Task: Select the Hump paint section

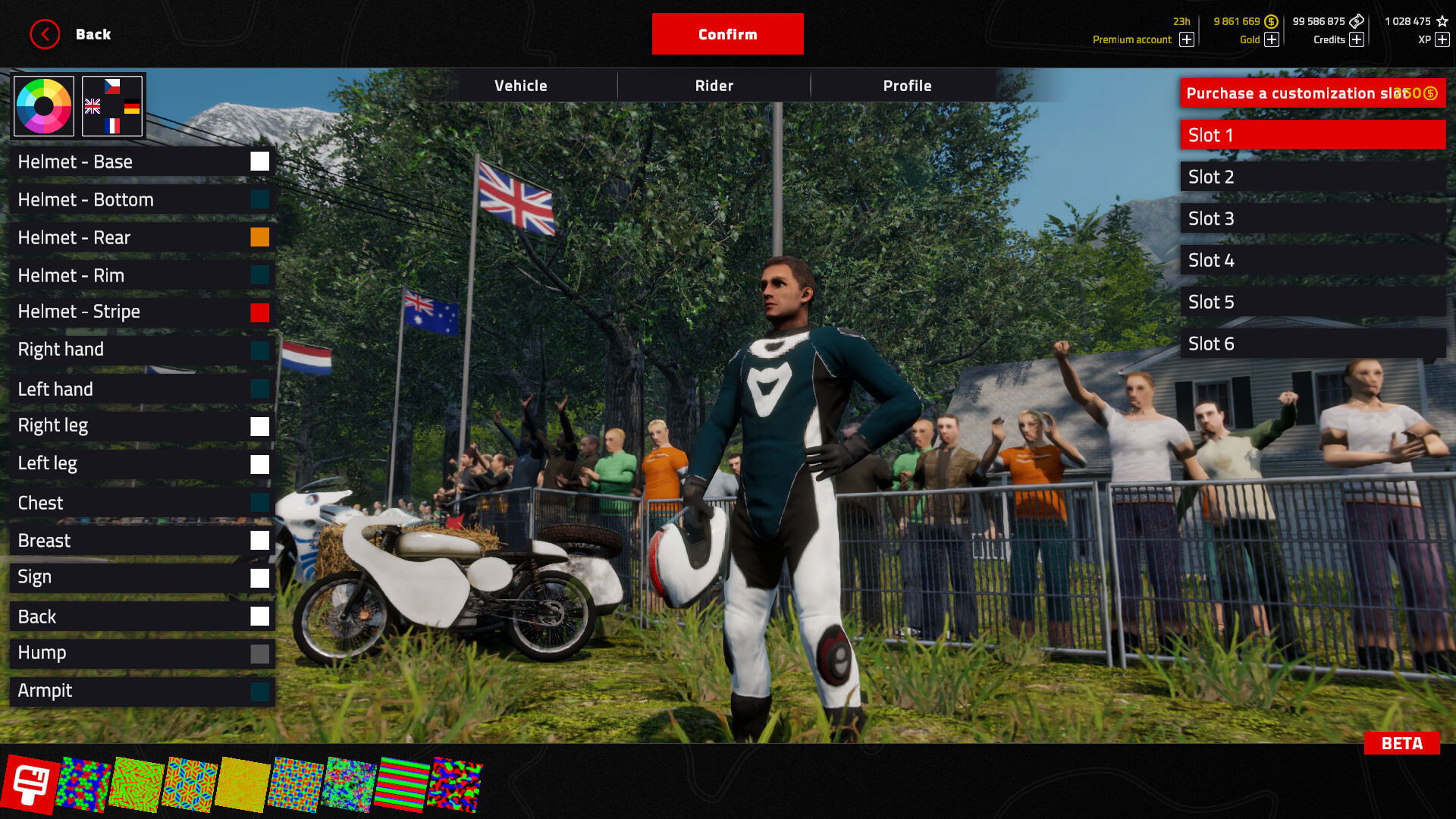Action: (142, 653)
